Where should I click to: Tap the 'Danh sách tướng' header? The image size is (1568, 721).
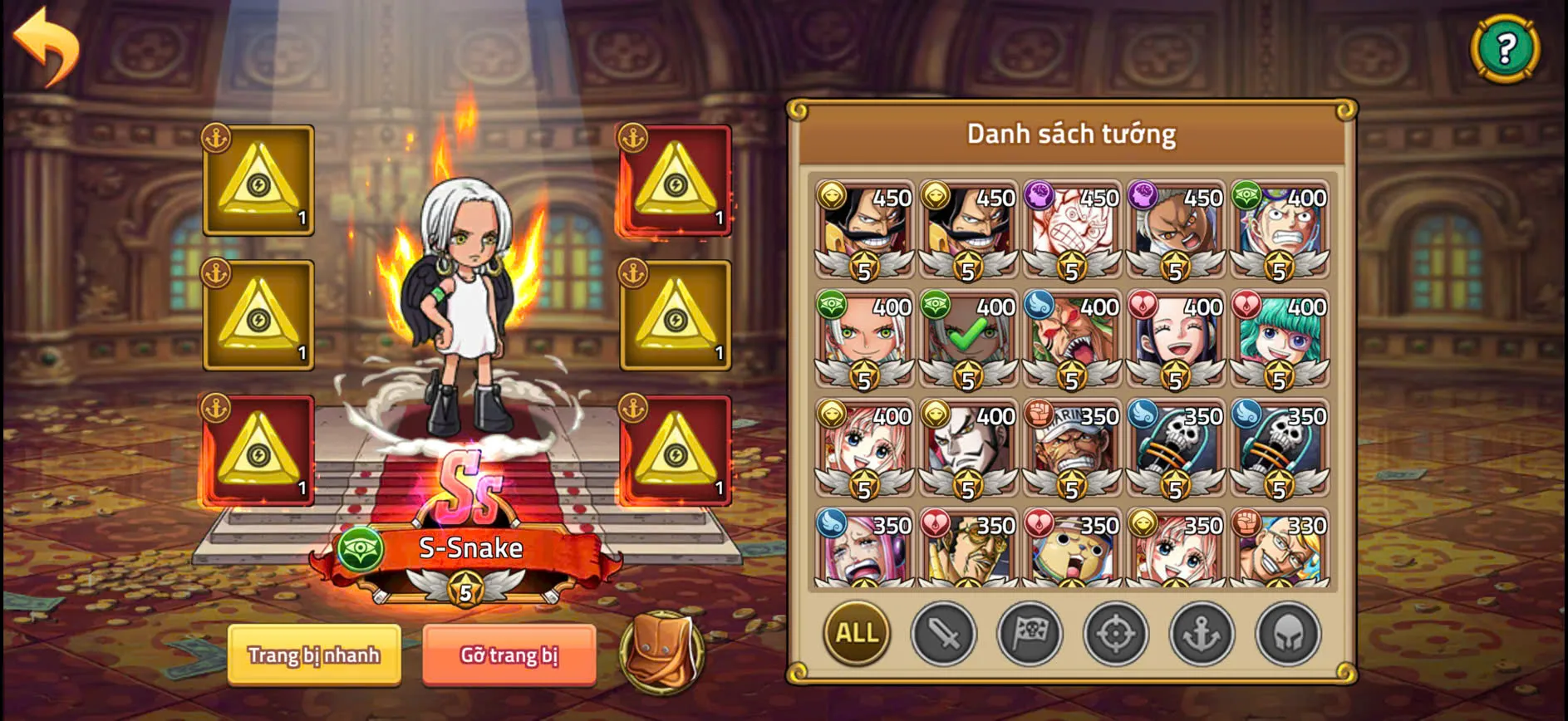point(1072,133)
